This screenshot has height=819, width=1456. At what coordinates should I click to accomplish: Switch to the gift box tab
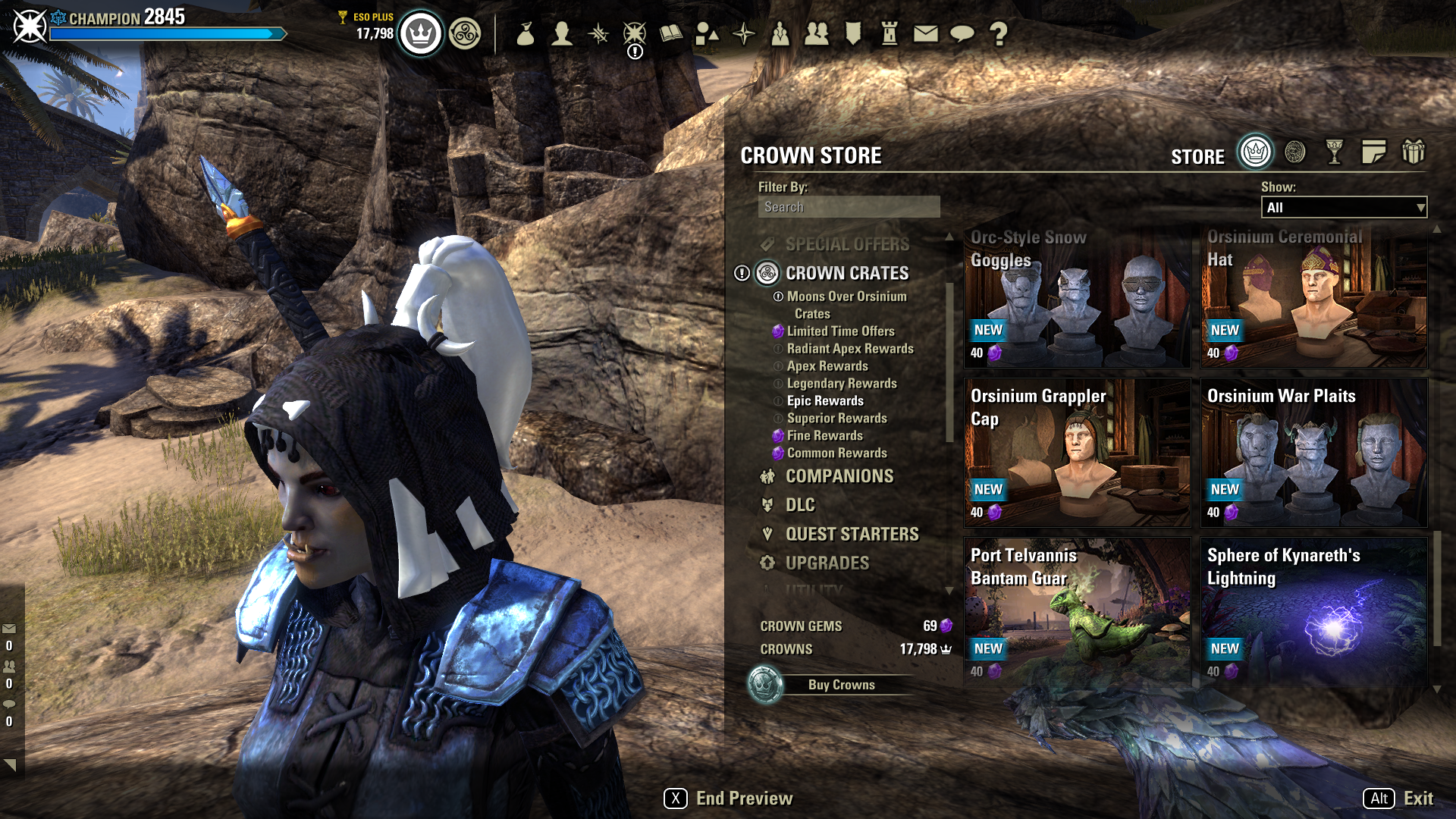1413,152
